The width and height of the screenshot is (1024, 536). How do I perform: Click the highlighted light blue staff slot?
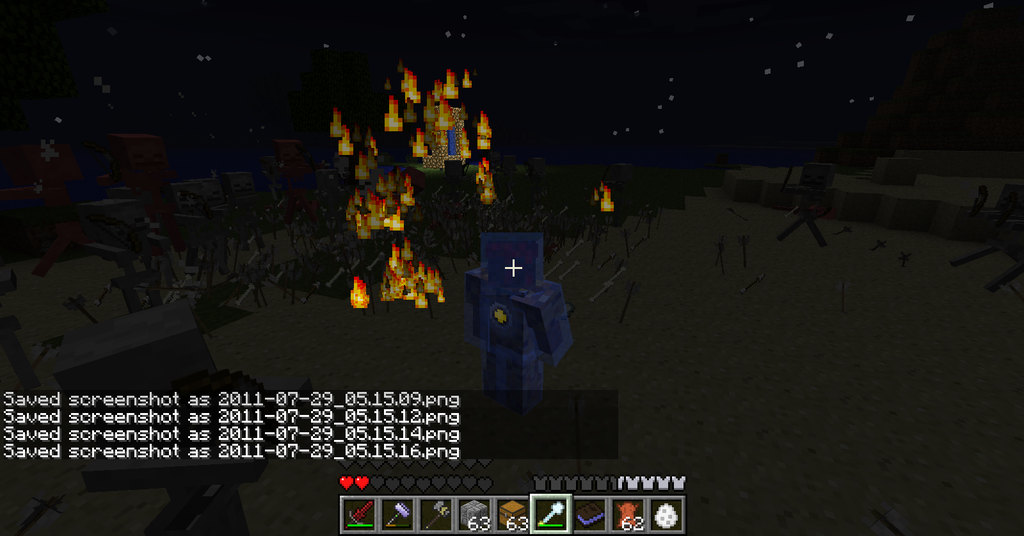(x=550, y=514)
